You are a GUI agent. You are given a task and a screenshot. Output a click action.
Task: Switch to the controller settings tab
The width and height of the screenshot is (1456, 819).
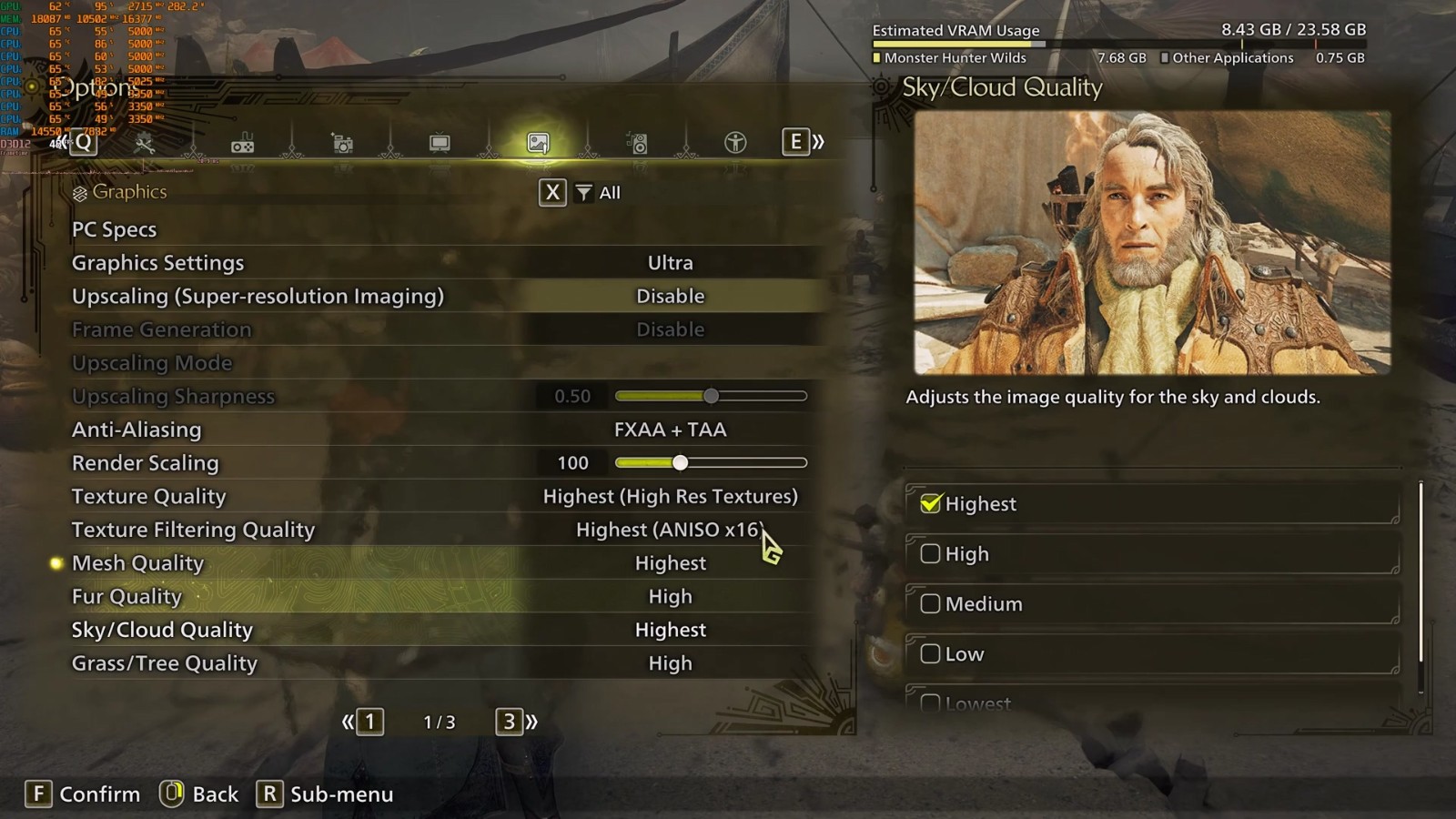pos(243,144)
